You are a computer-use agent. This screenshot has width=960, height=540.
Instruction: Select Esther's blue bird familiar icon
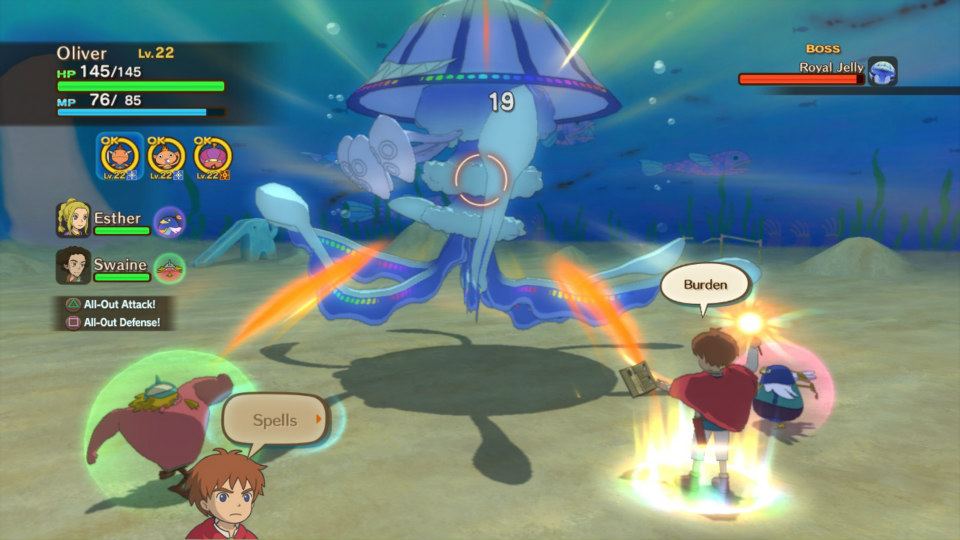169,221
